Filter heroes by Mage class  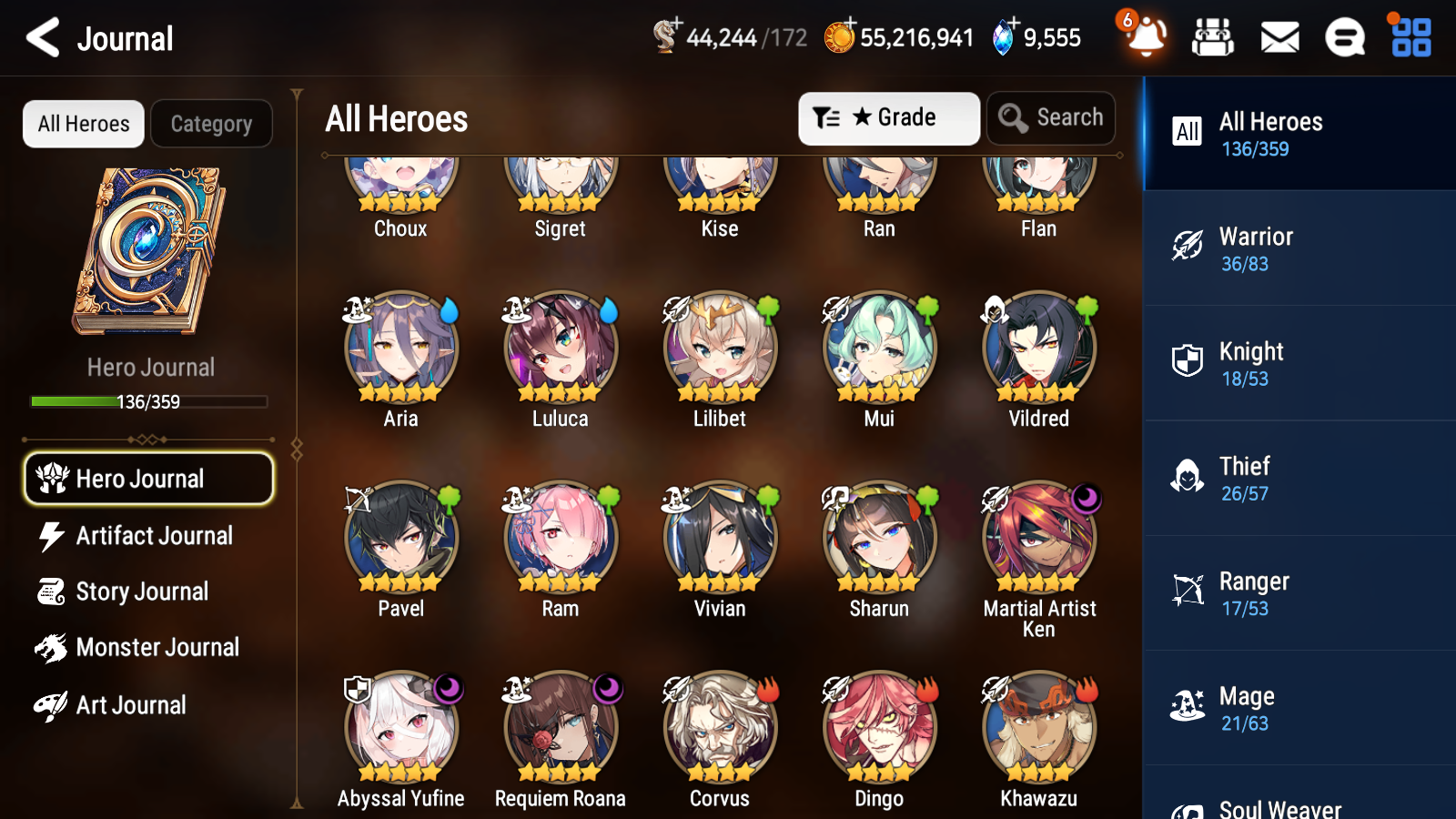[1298, 708]
